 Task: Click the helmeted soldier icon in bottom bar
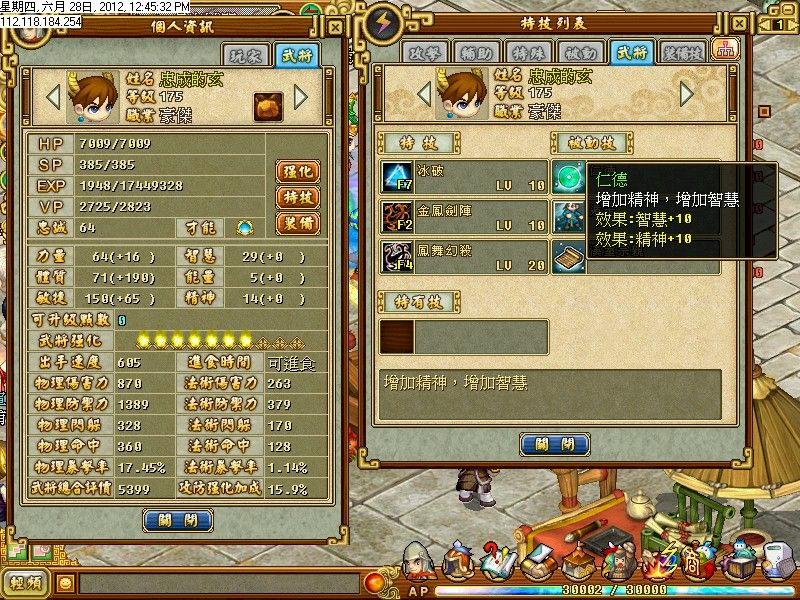417,562
